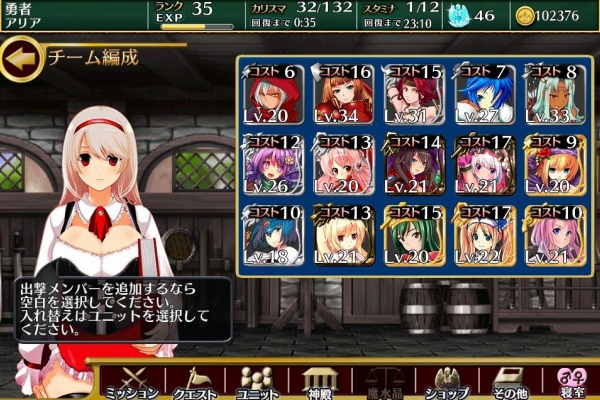Open the 魔水晶 (Magic Crystal) menu
The width and height of the screenshot is (600, 400).
[385, 380]
